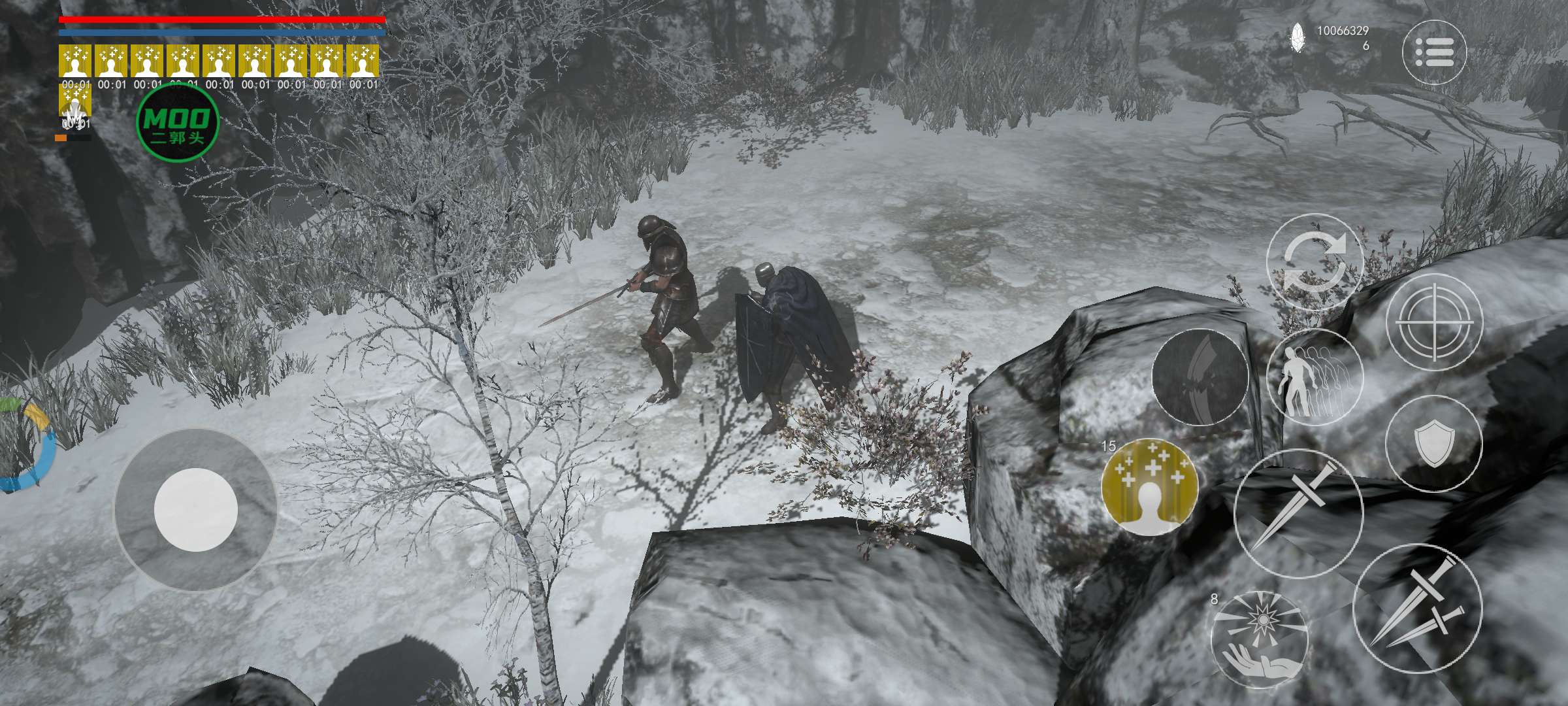Screen dimensions: 1568x706
Task: Attack with the single sword button
Action: [x=1298, y=514]
